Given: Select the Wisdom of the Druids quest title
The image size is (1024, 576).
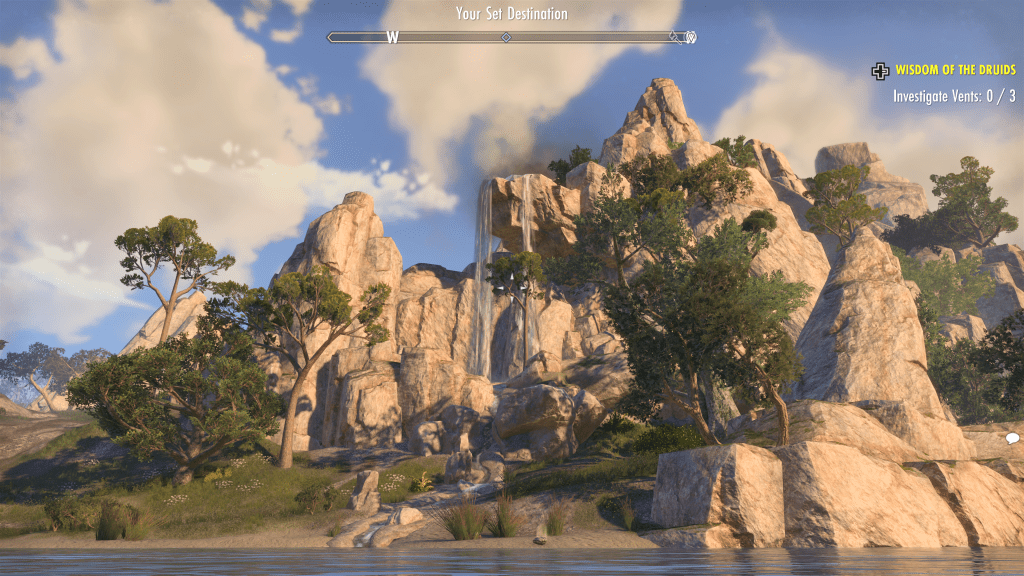Looking at the screenshot, I should pyautogui.click(x=955, y=70).
